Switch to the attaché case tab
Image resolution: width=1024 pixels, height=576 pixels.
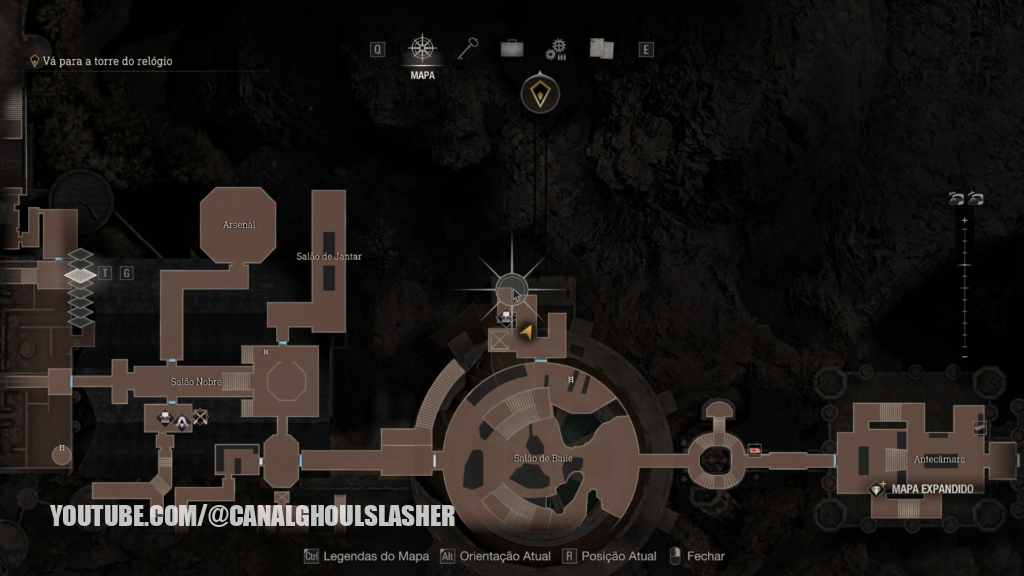pos(513,48)
